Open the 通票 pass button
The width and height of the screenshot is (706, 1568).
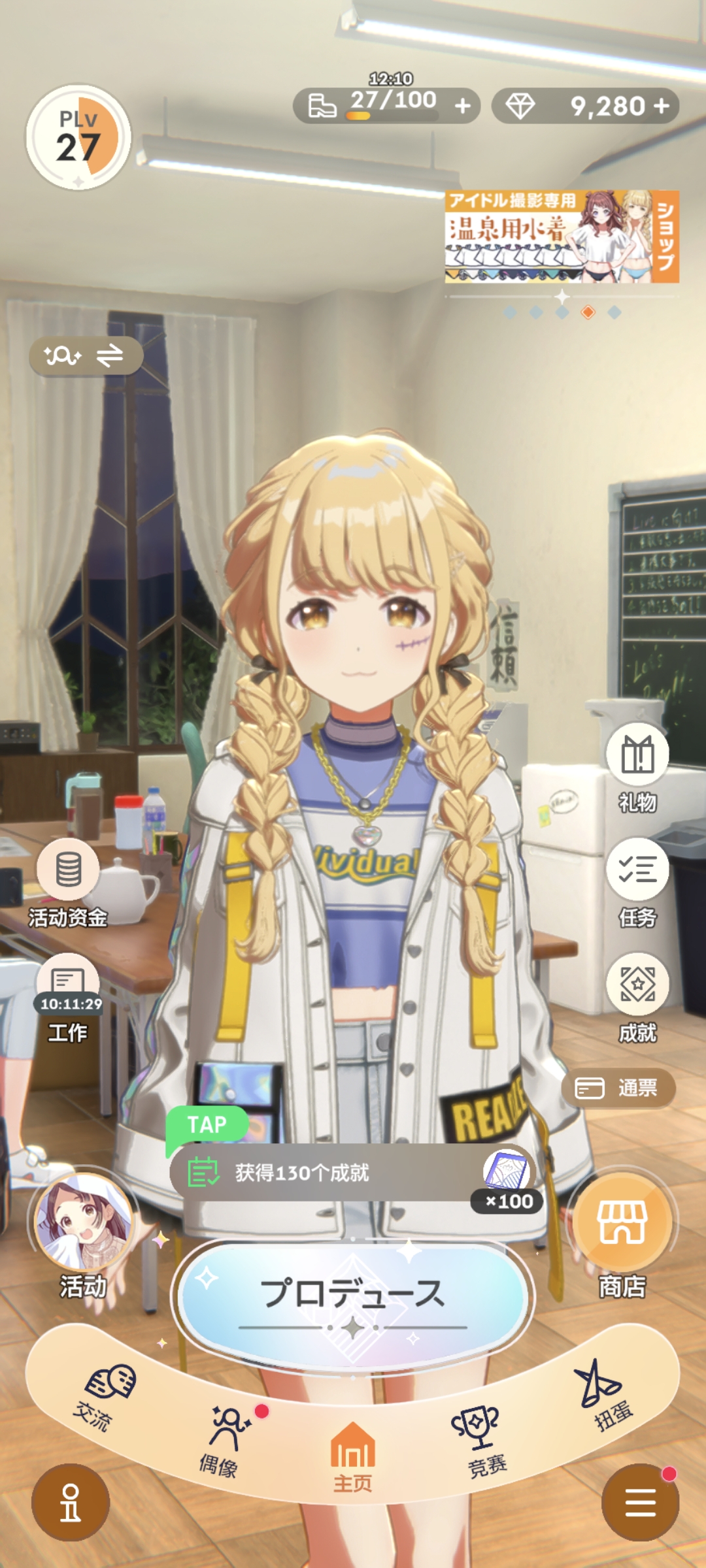tap(618, 1088)
